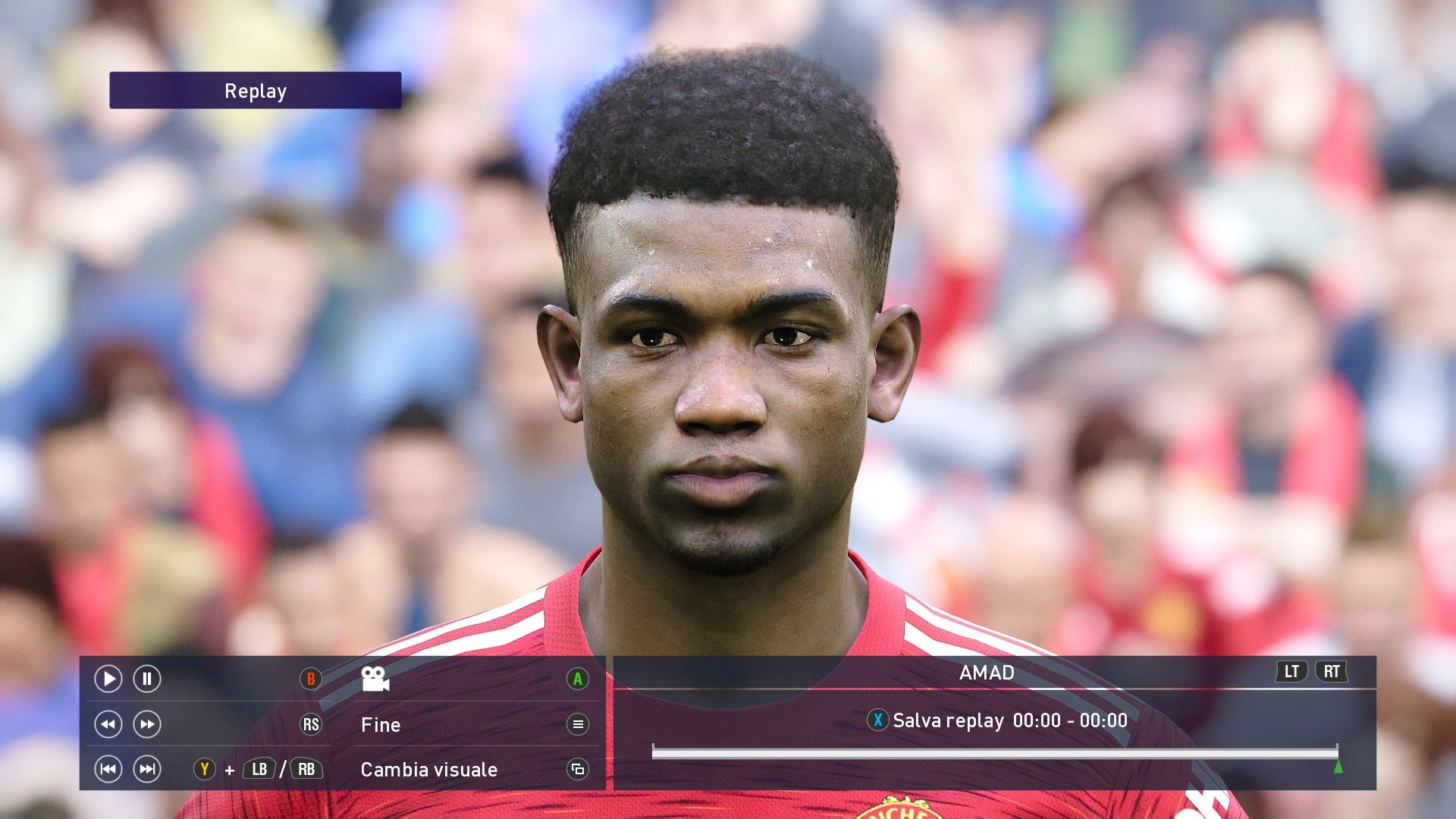Image resolution: width=1456 pixels, height=819 pixels.
Task: Choose Fine to end the replay
Action: point(381,725)
